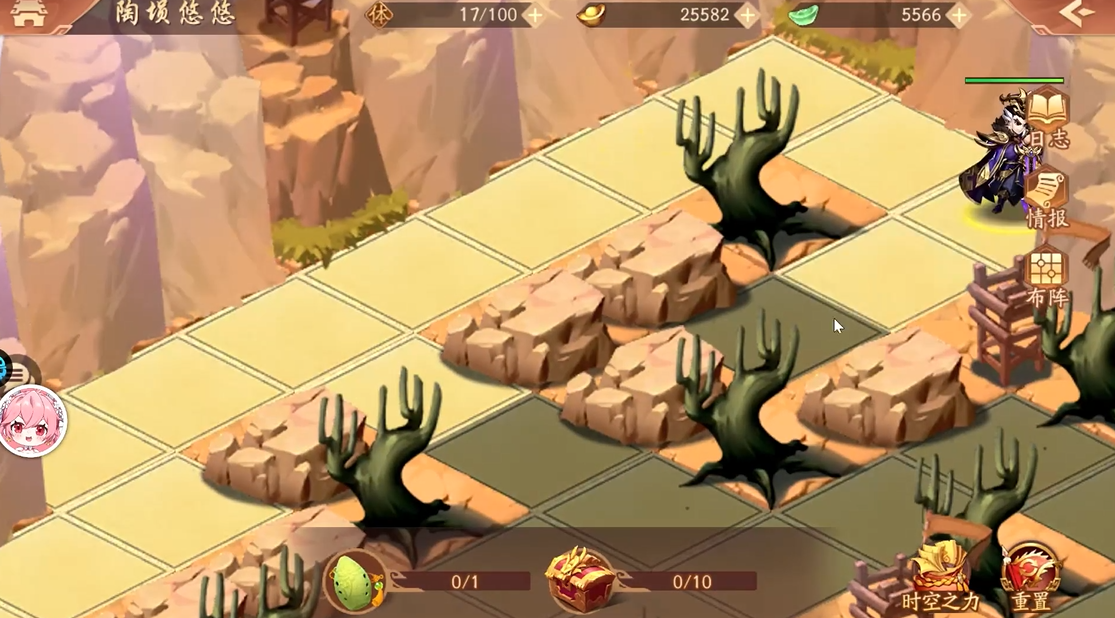Click the 重置 reset button
1115x618 pixels.
tap(1031, 577)
